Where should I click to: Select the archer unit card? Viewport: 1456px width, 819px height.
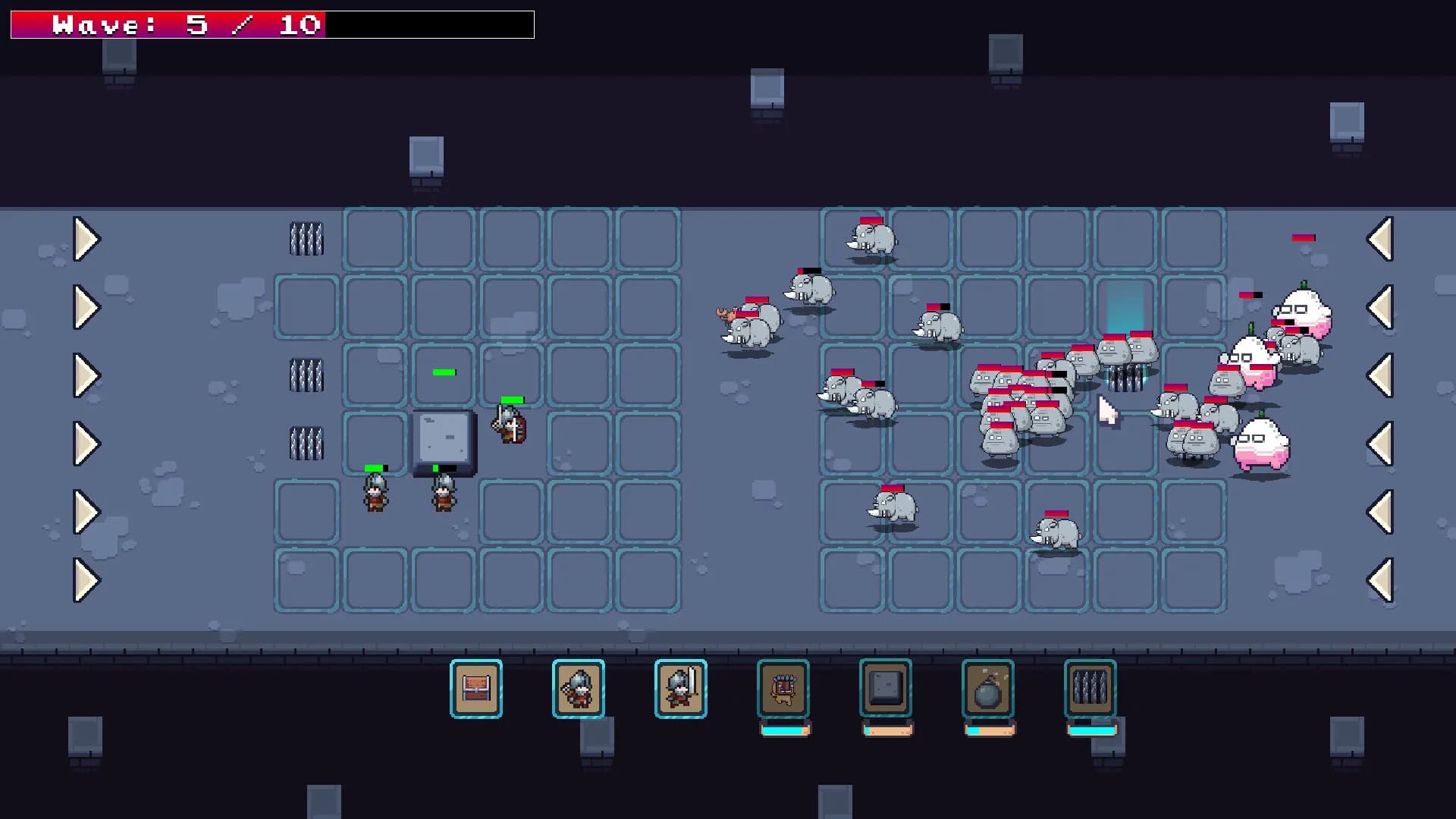point(578,689)
